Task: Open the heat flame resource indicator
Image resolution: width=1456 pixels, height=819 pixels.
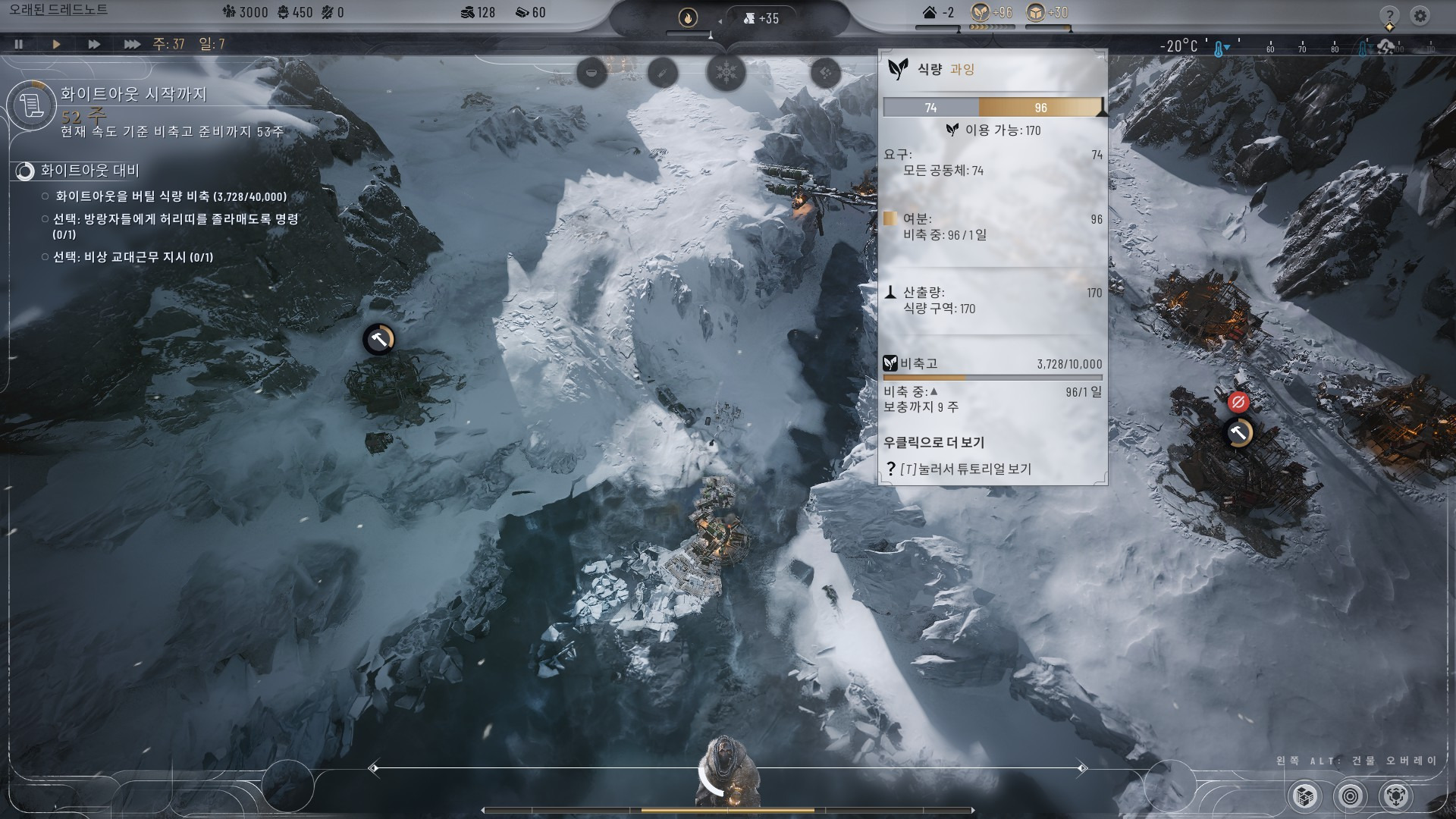Action: click(688, 17)
